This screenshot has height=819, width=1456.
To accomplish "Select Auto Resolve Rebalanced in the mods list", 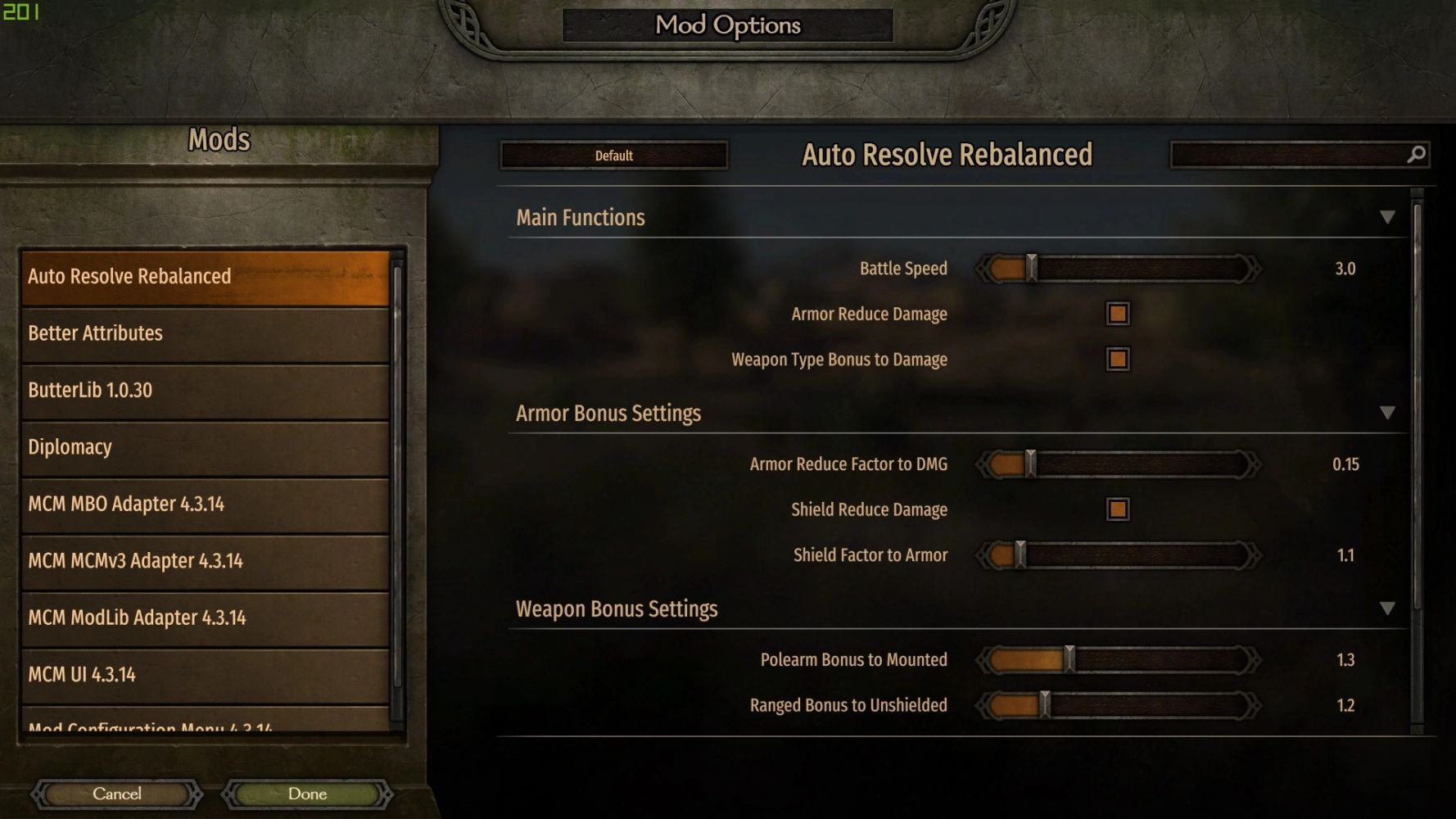I will click(205, 277).
